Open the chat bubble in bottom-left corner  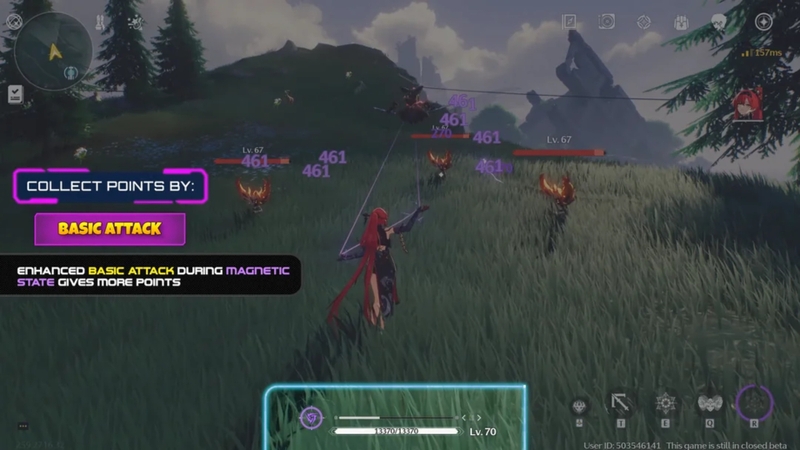click(x=22, y=426)
